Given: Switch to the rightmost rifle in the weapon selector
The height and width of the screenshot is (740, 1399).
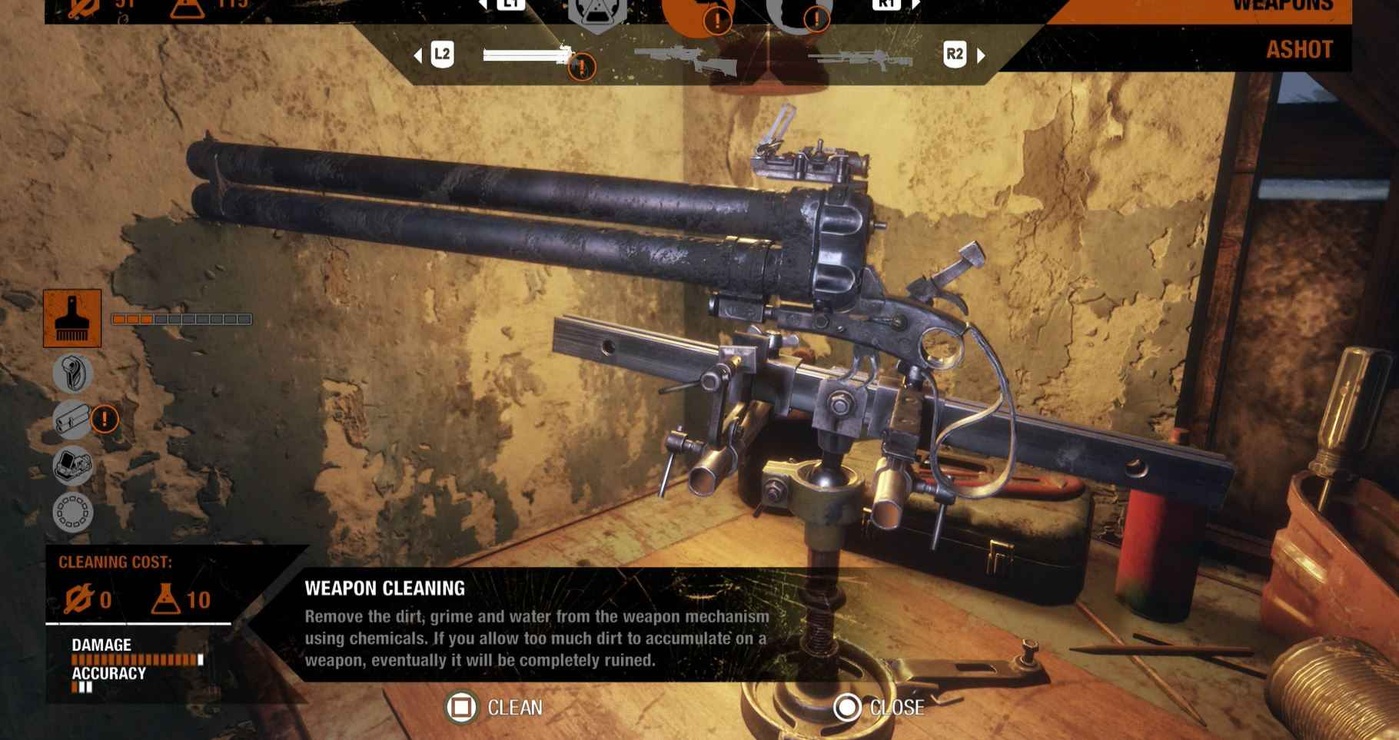Looking at the screenshot, I should point(860,58).
